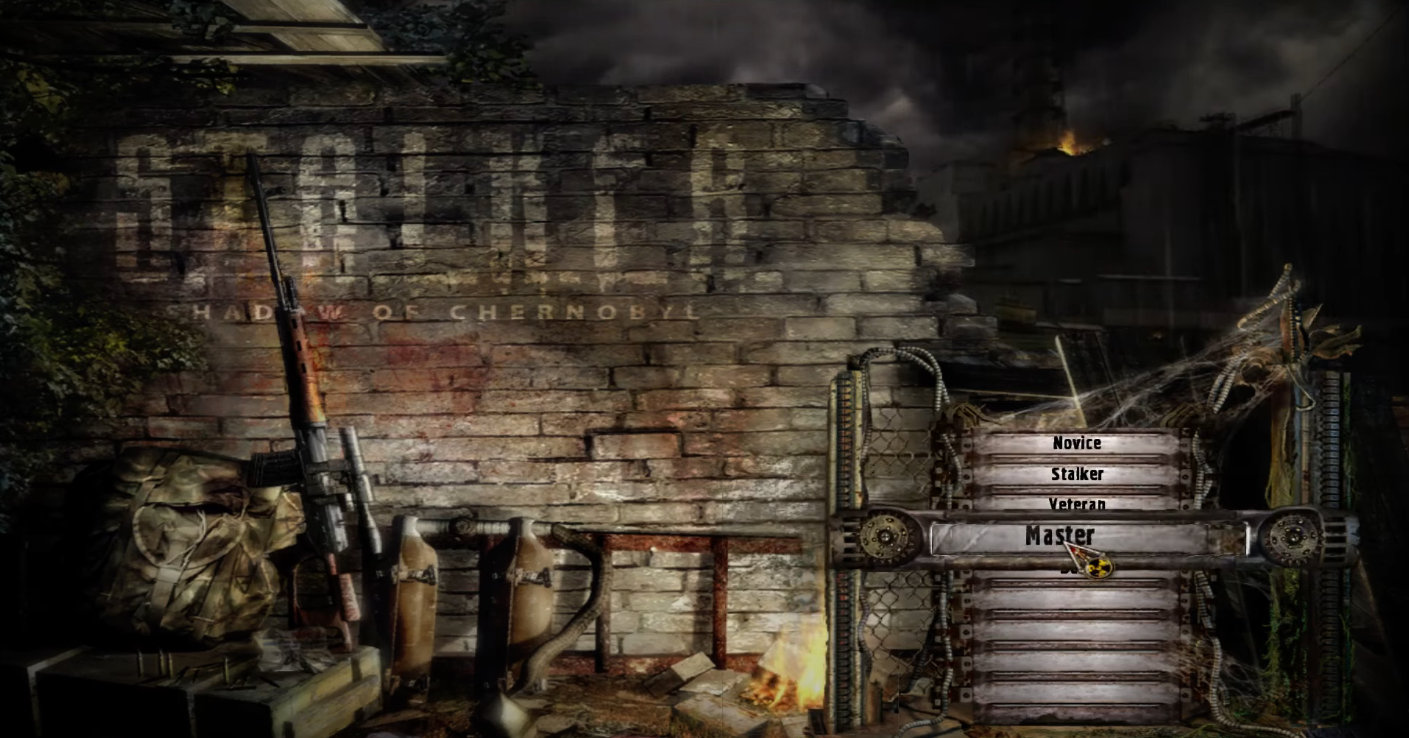Screen dimensions: 1409x738
Task: Select the Novice difficulty
Action: (1076, 443)
